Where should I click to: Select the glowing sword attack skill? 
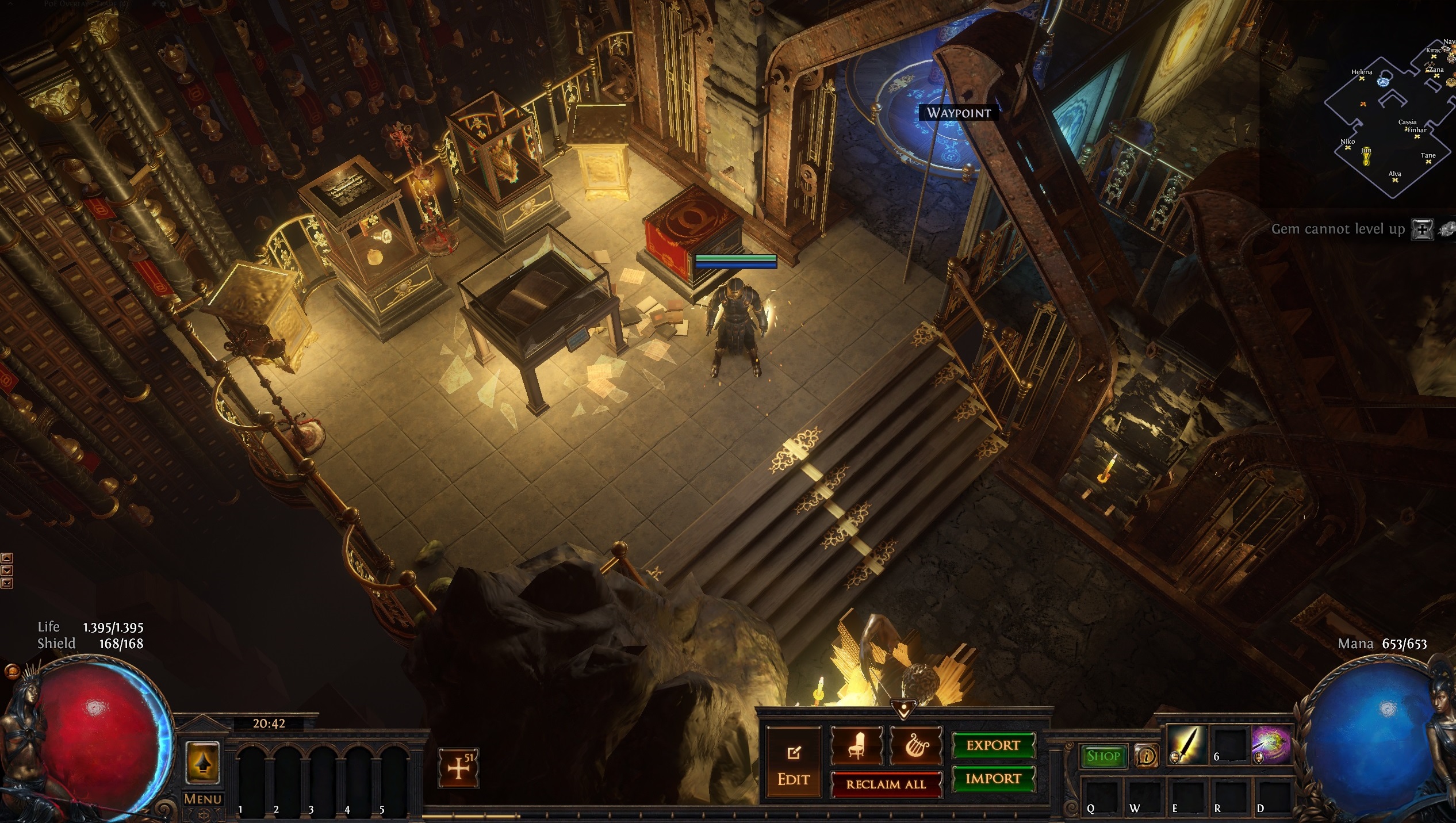point(1186,745)
